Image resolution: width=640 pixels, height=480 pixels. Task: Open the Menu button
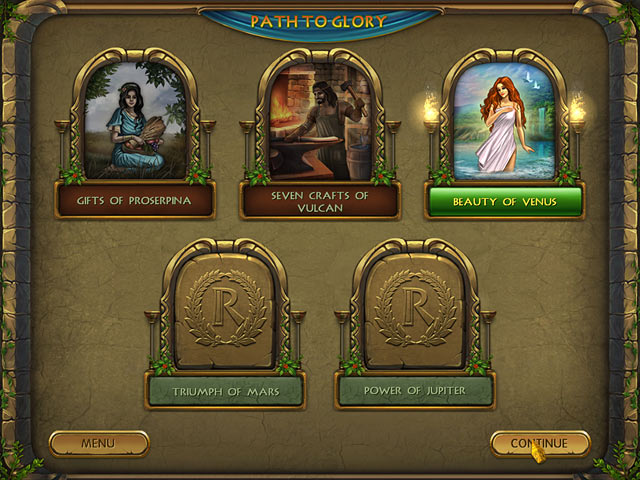click(99, 443)
